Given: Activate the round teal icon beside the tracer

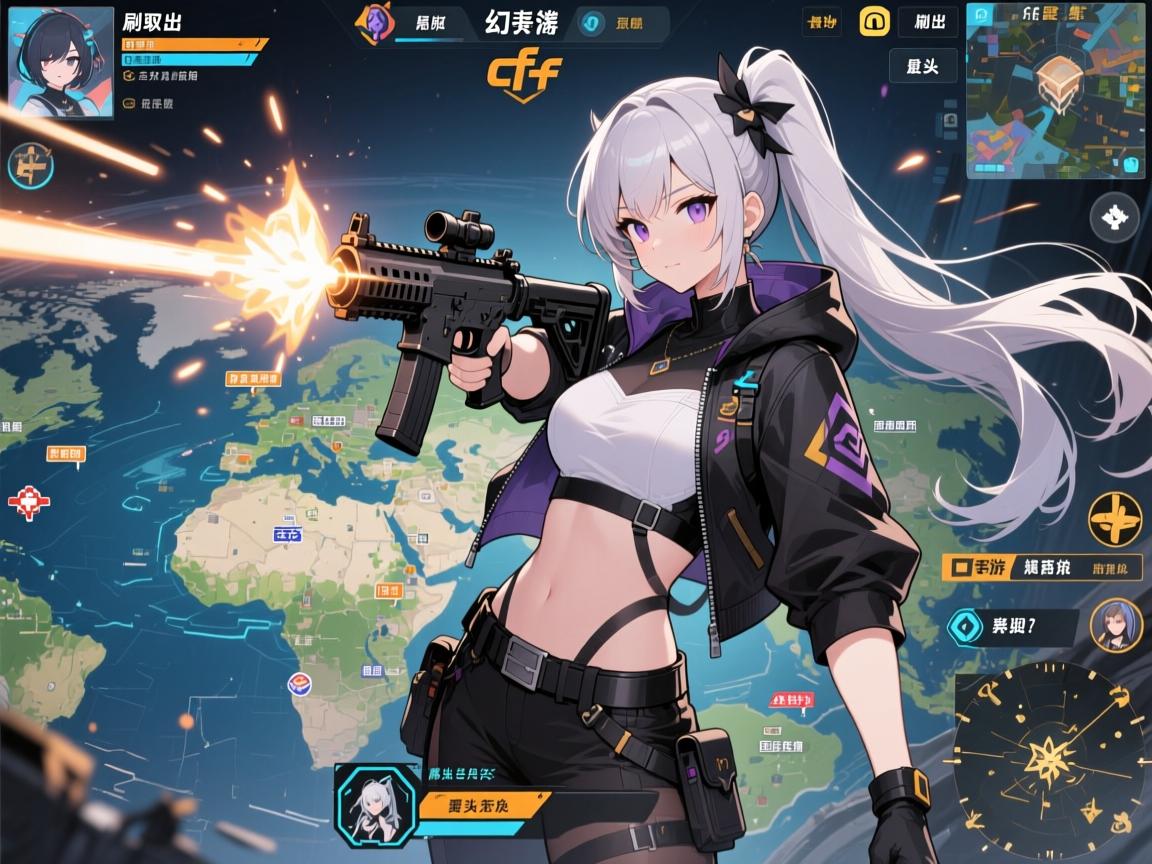Looking at the screenshot, I should [28, 166].
